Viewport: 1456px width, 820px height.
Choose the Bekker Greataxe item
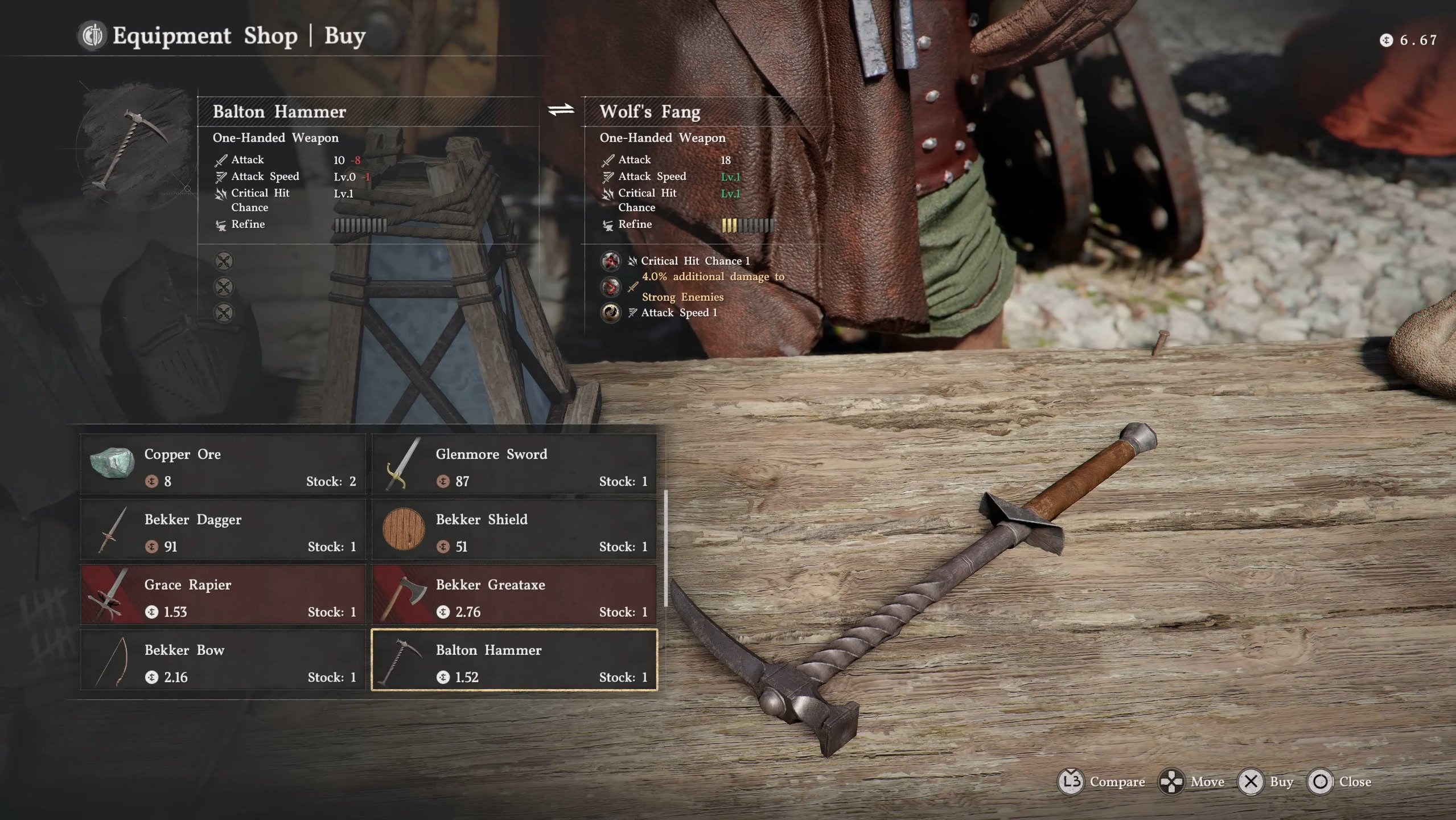[x=514, y=596]
